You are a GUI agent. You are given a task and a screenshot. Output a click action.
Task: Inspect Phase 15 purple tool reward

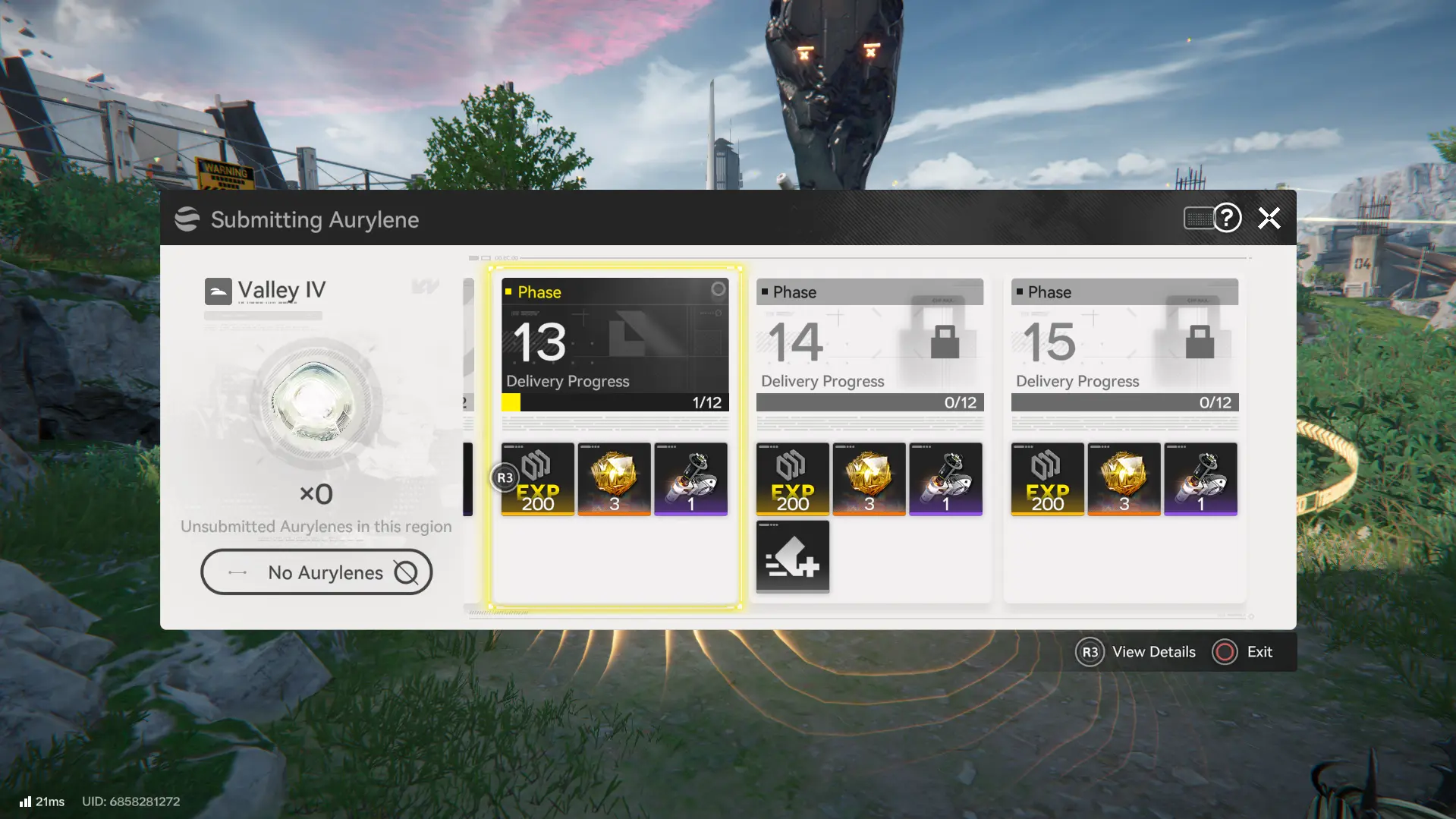(1201, 479)
